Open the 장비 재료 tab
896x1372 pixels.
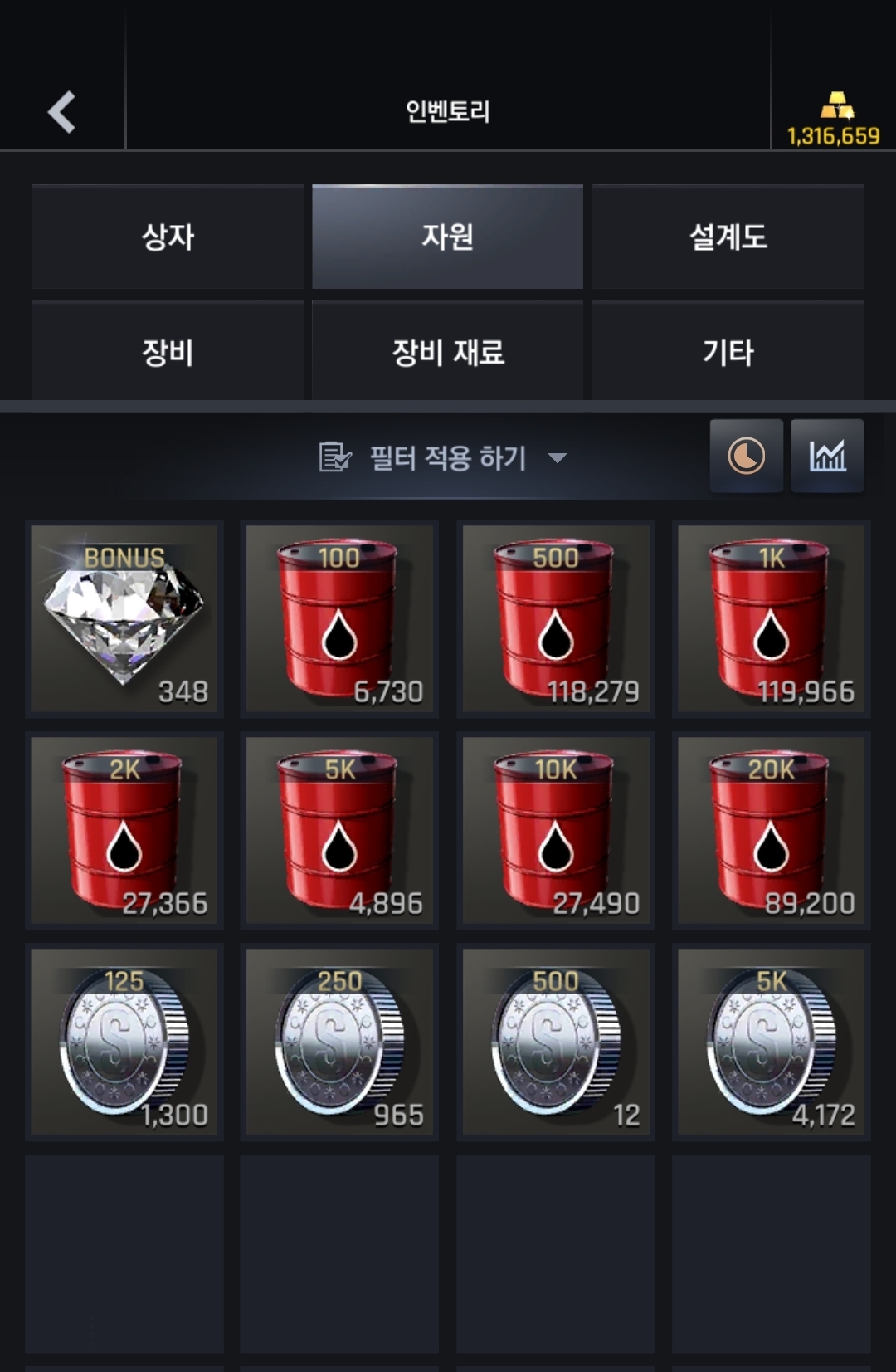click(x=447, y=352)
